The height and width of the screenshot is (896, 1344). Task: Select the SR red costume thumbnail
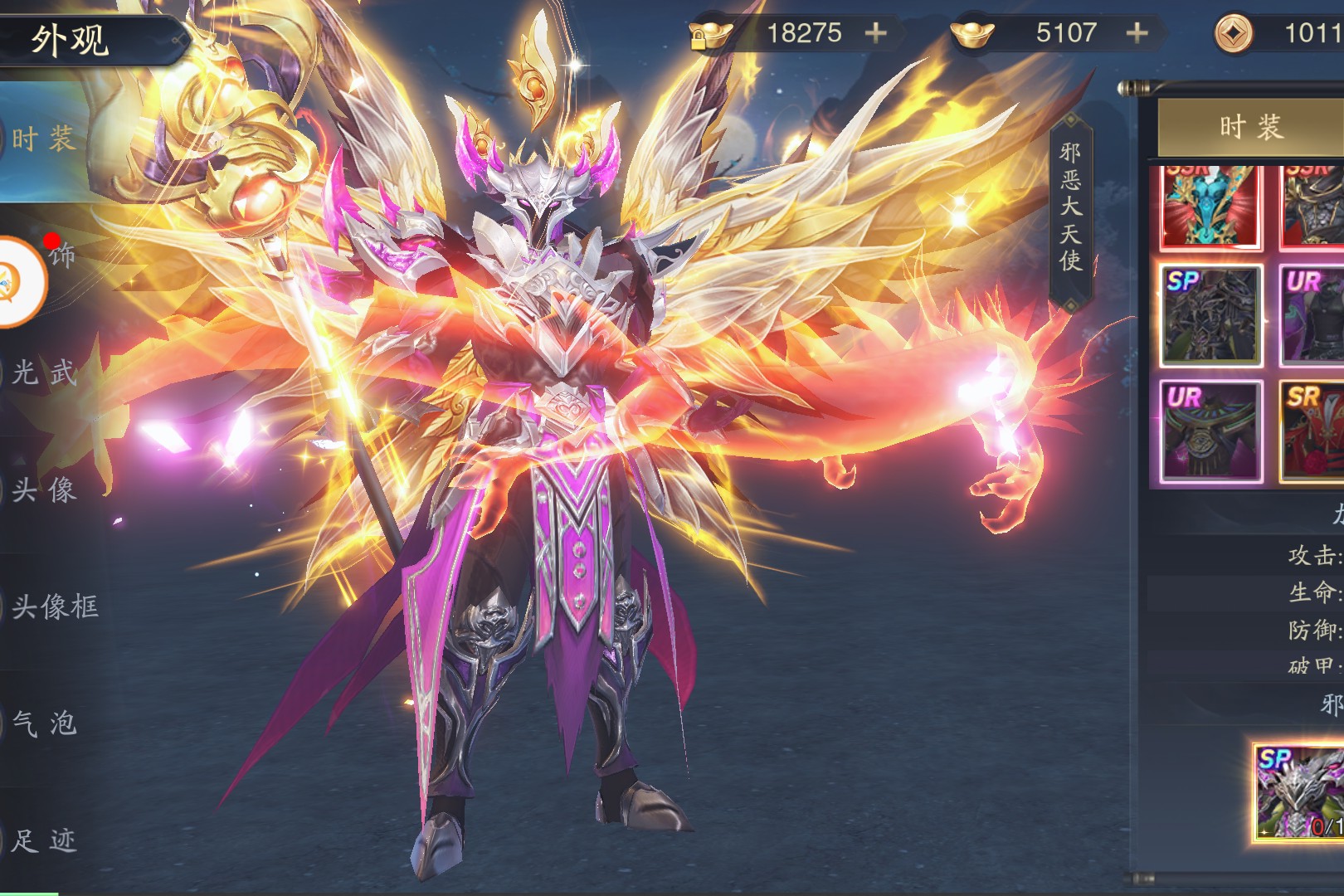(x=1312, y=431)
